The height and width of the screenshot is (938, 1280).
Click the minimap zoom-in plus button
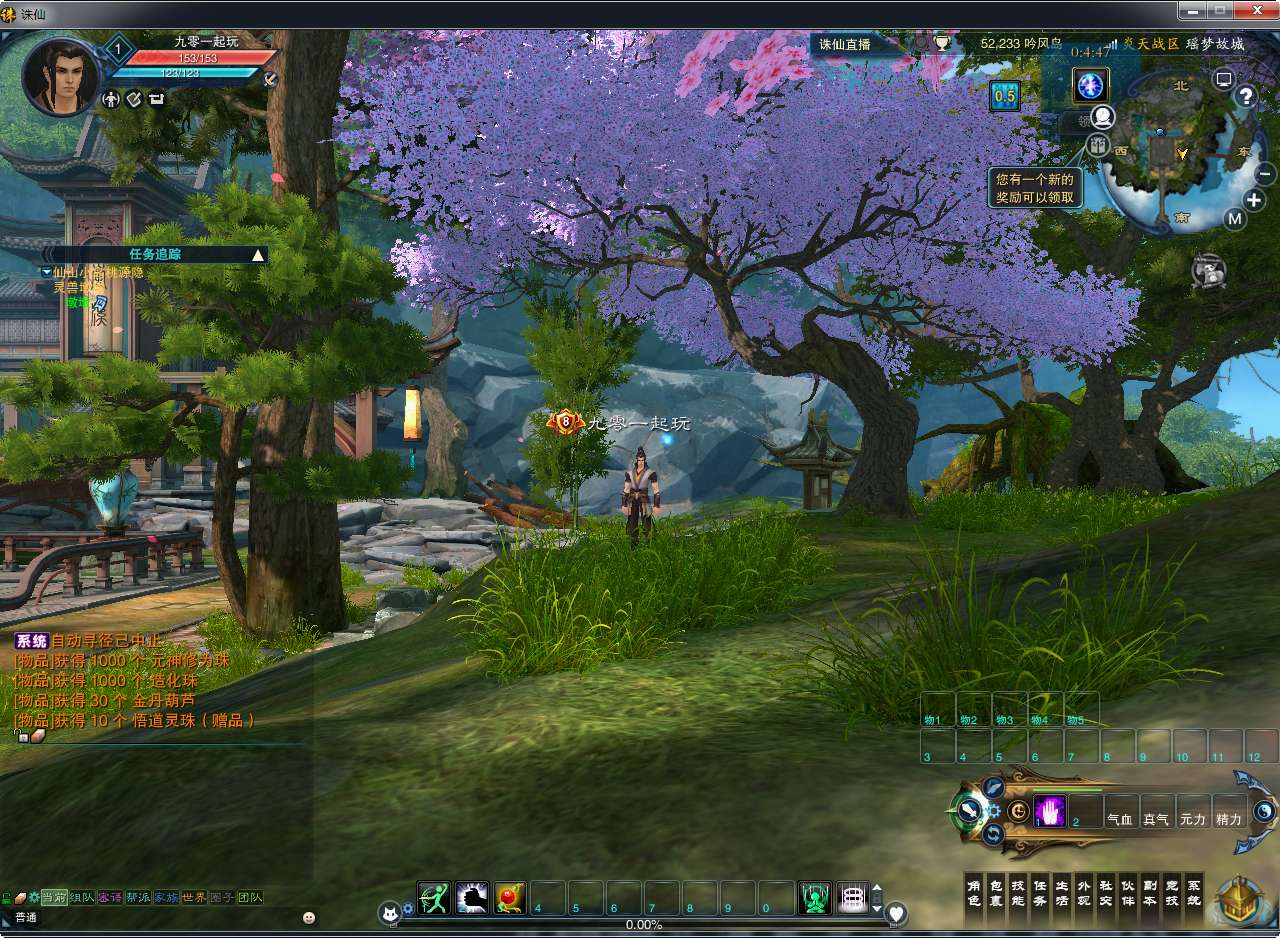click(x=1254, y=199)
